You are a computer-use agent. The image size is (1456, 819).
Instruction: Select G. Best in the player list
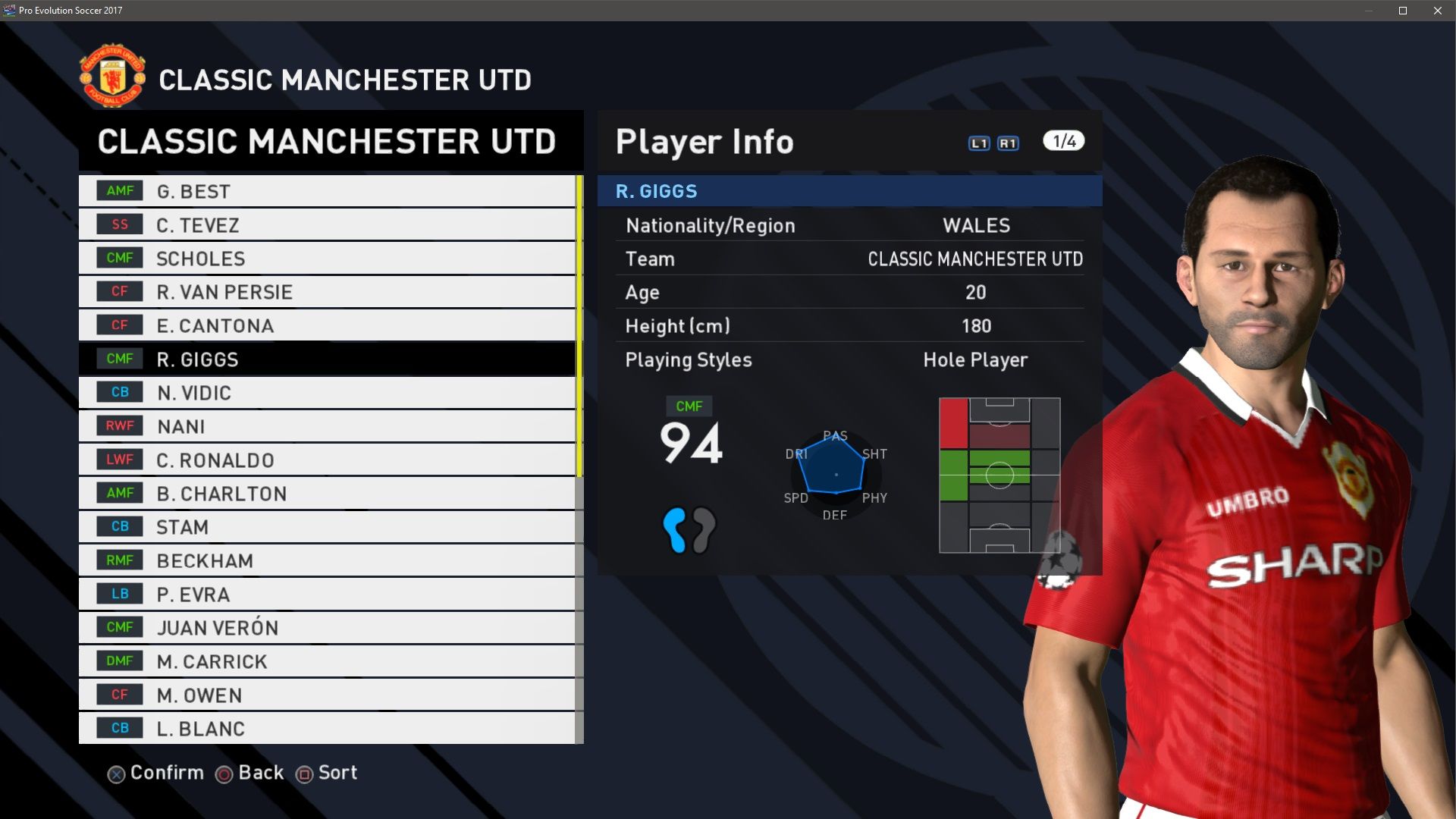[x=326, y=191]
